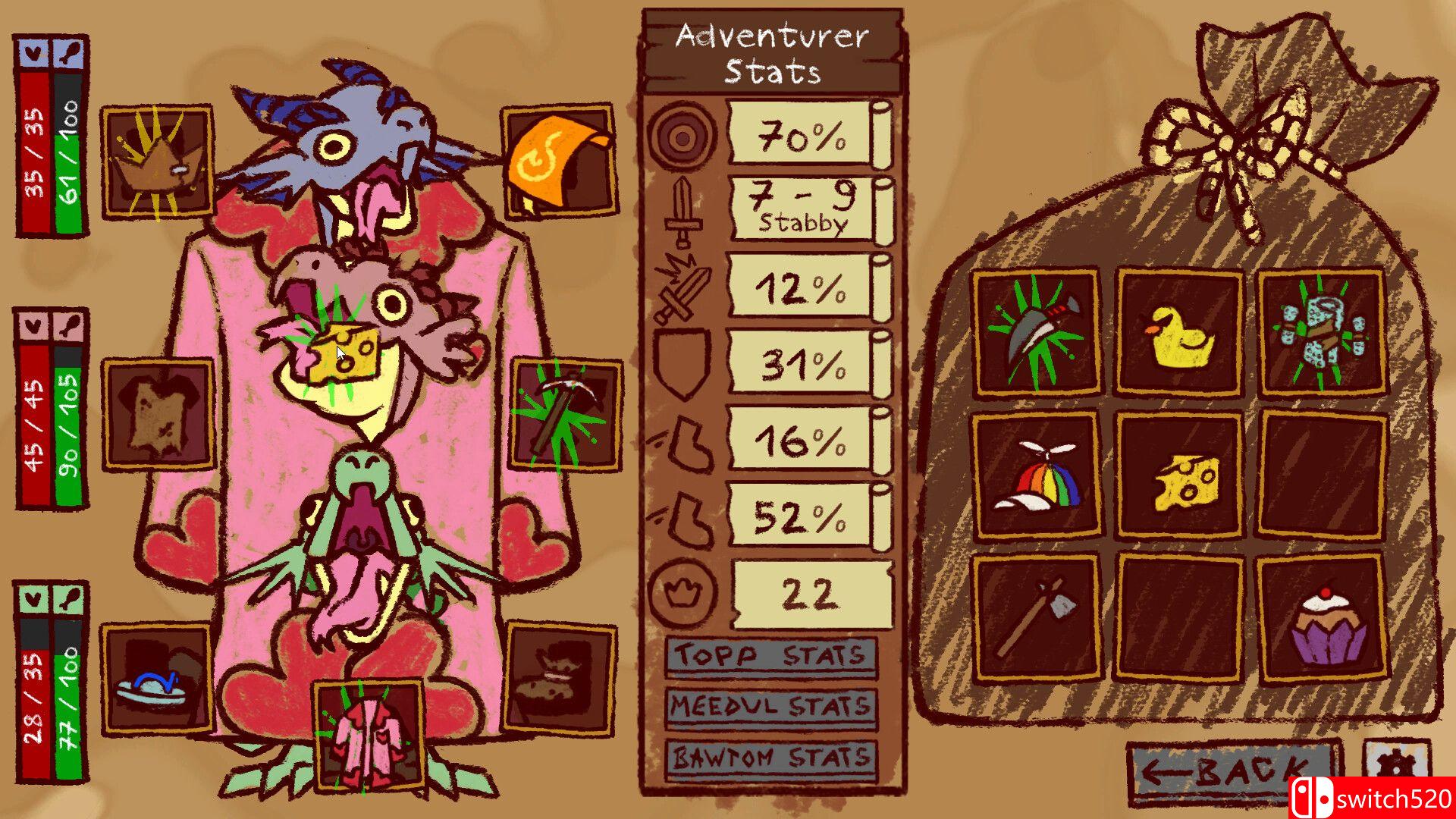1456x819 pixels.
Task: Click the crown equipment slot
Action: pos(158,161)
